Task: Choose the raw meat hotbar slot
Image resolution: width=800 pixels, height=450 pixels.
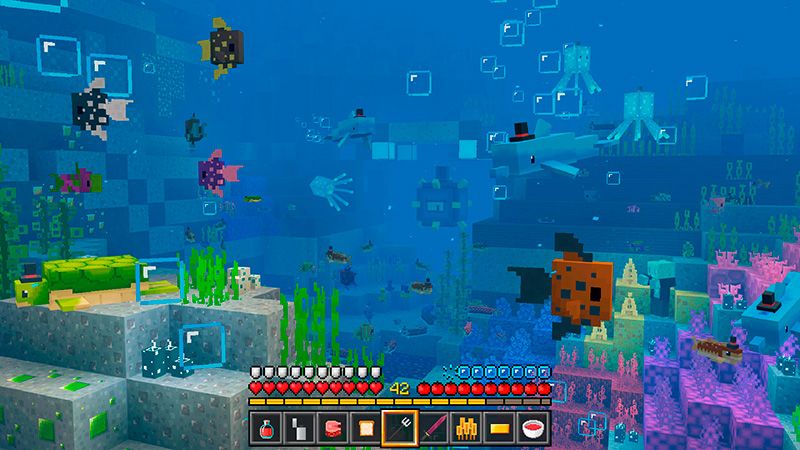Action: point(333,428)
